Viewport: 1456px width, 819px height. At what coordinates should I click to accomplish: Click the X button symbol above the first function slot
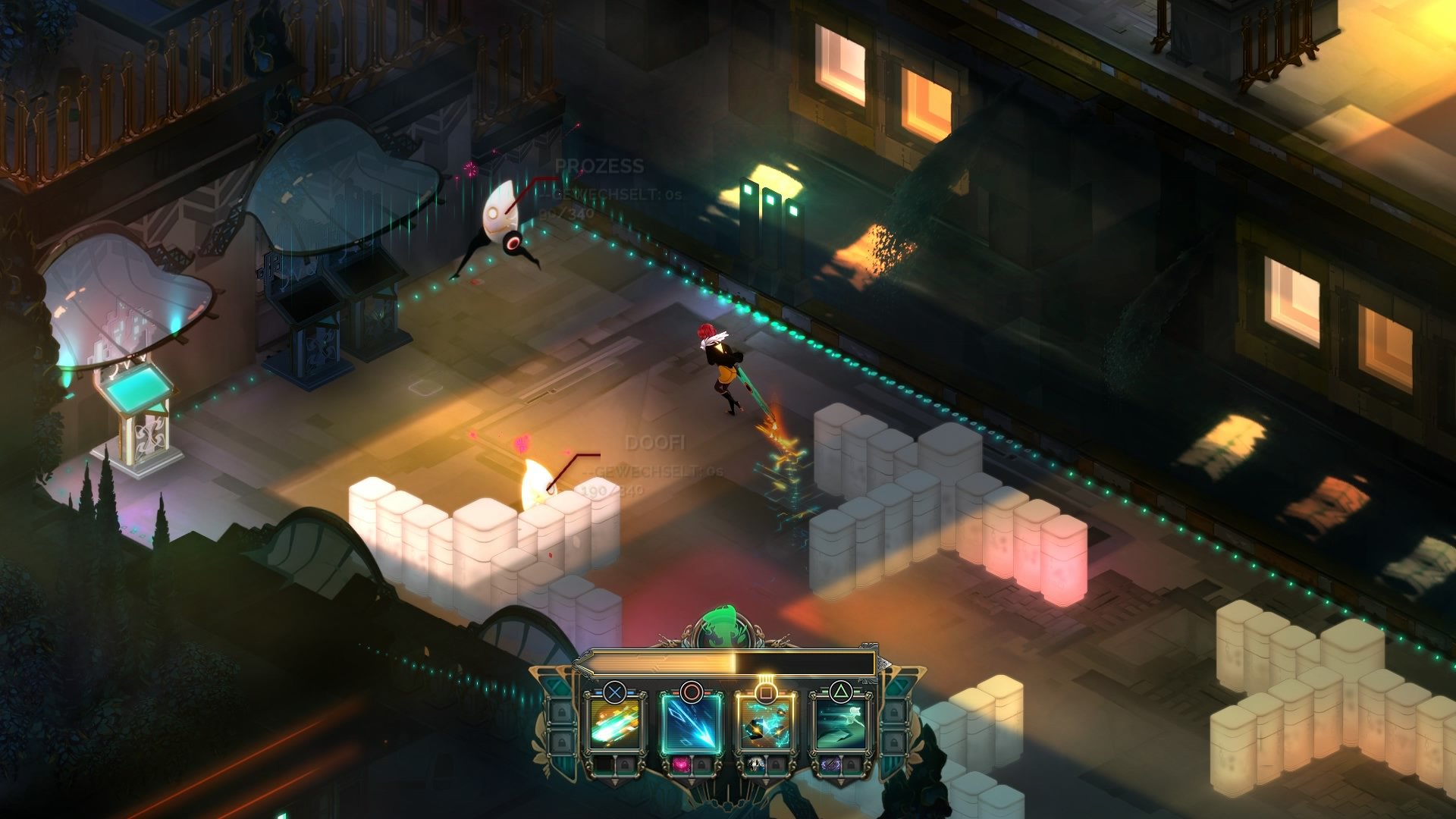point(616,692)
